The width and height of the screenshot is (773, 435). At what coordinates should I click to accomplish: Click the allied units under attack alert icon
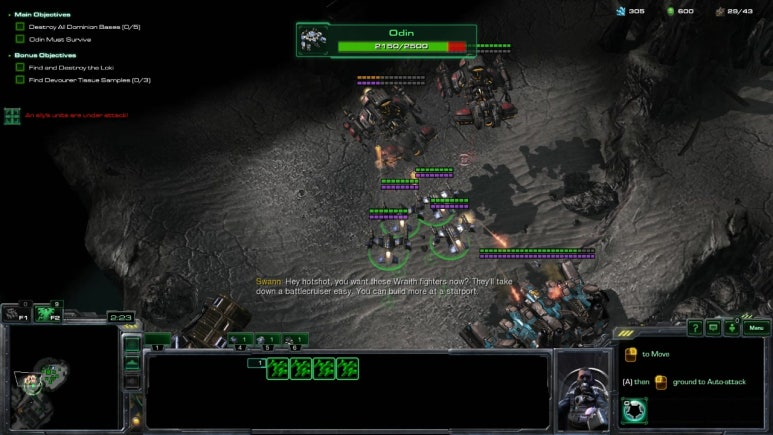click(x=12, y=116)
